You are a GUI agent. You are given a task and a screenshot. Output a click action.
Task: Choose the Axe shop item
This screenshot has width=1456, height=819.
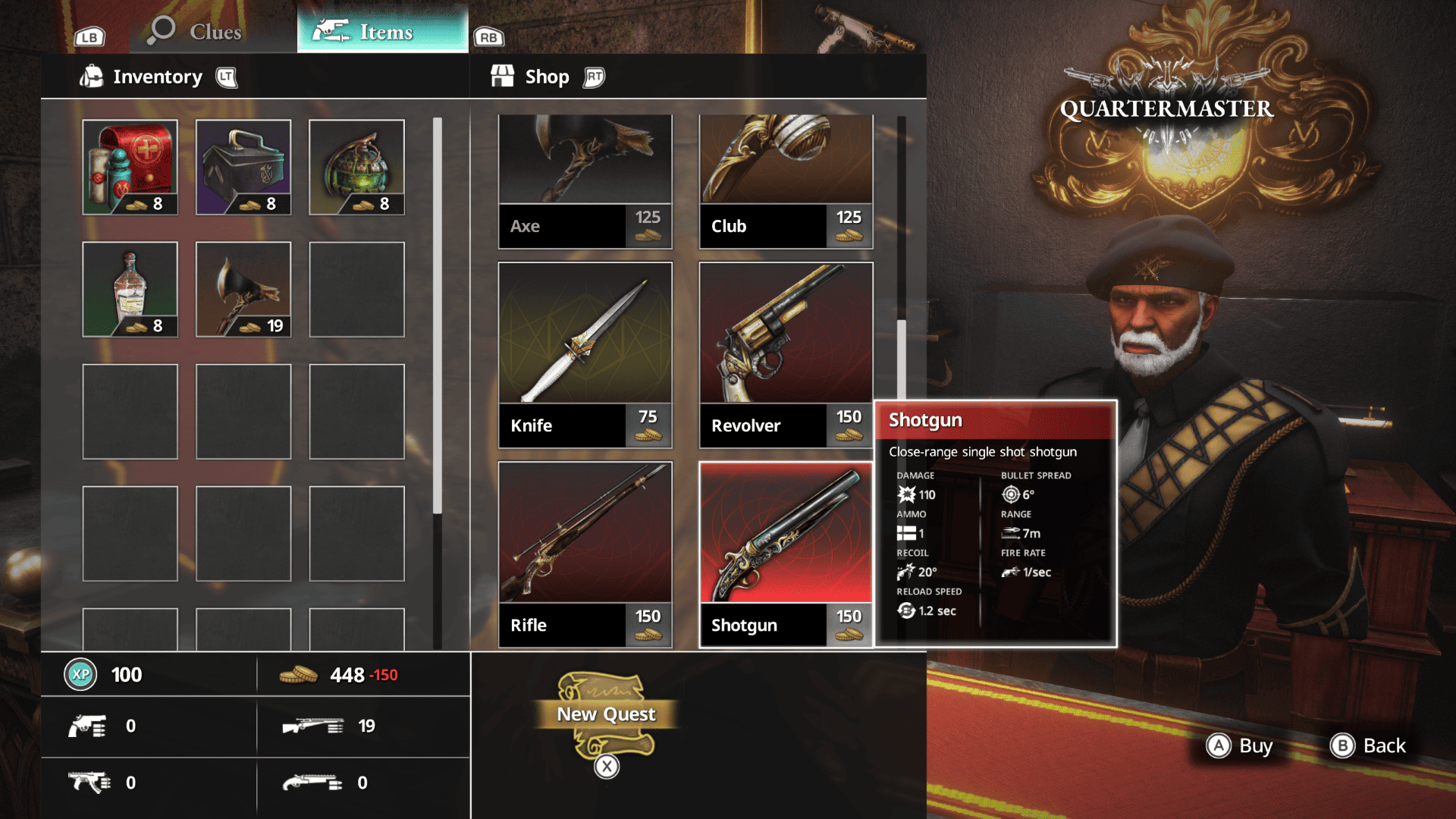click(x=585, y=182)
